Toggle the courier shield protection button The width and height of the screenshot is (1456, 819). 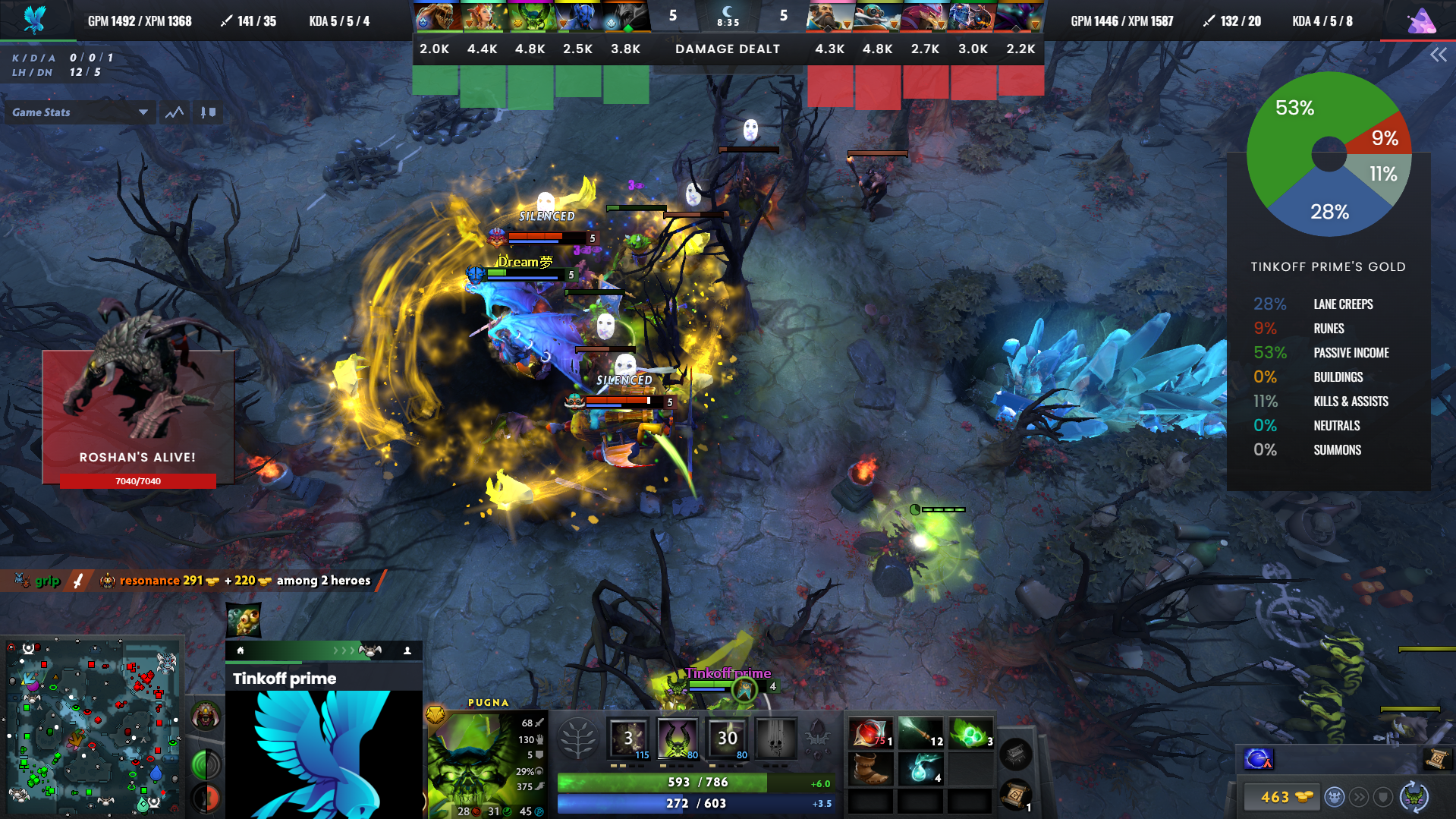pos(1382,797)
